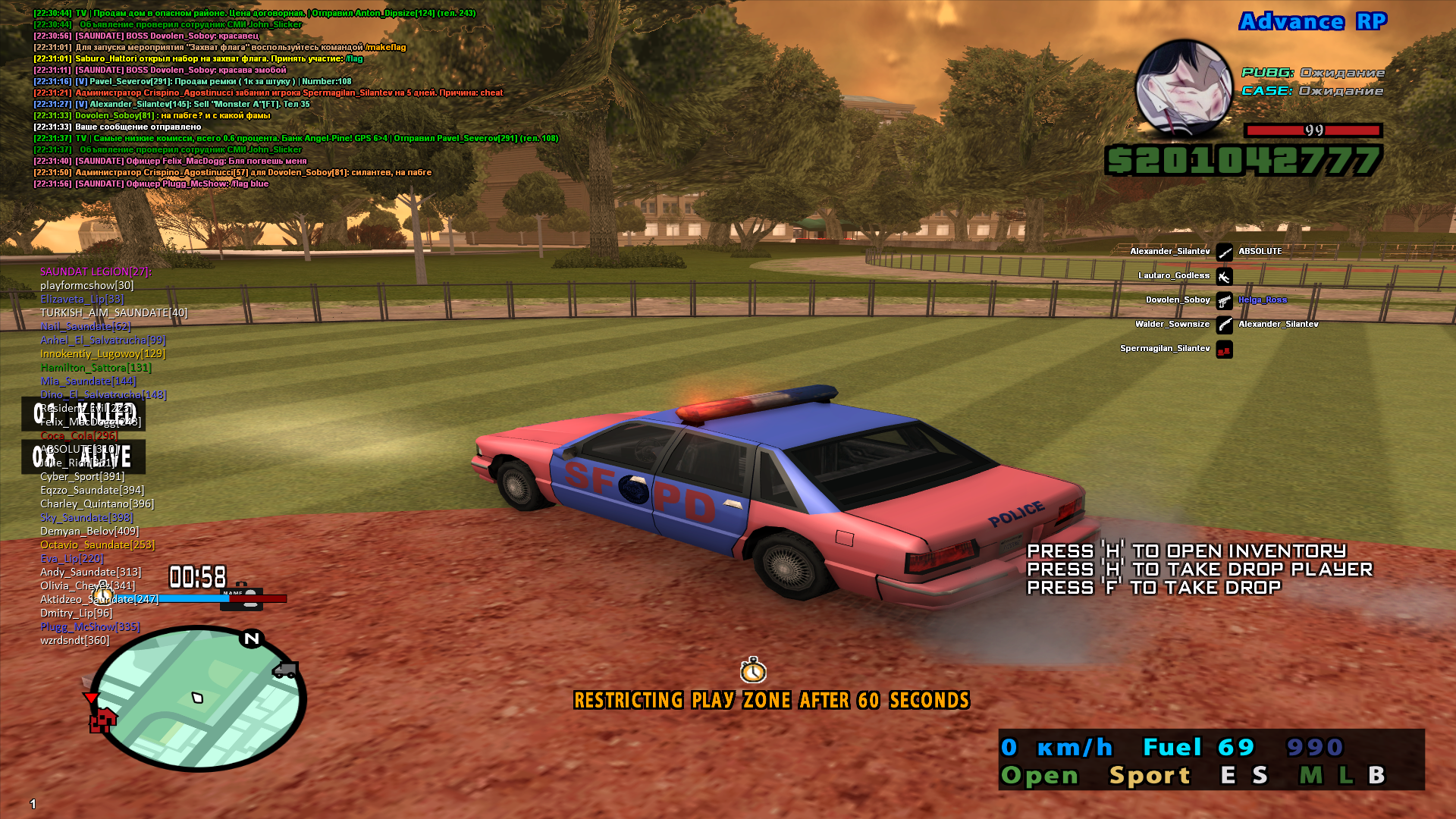Toggle the M engine indicator letter
1456x819 pixels.
(x=1307, y=775)
